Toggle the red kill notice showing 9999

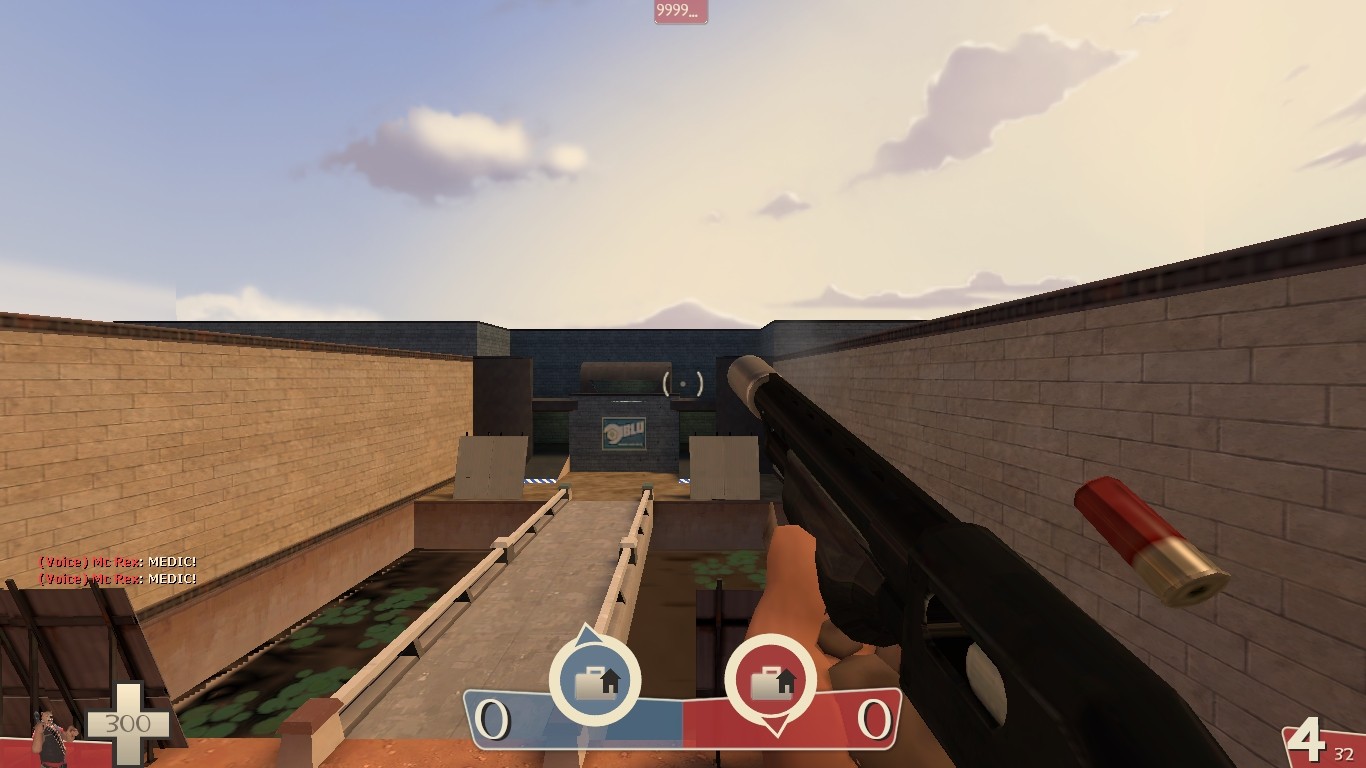(680, 12)
